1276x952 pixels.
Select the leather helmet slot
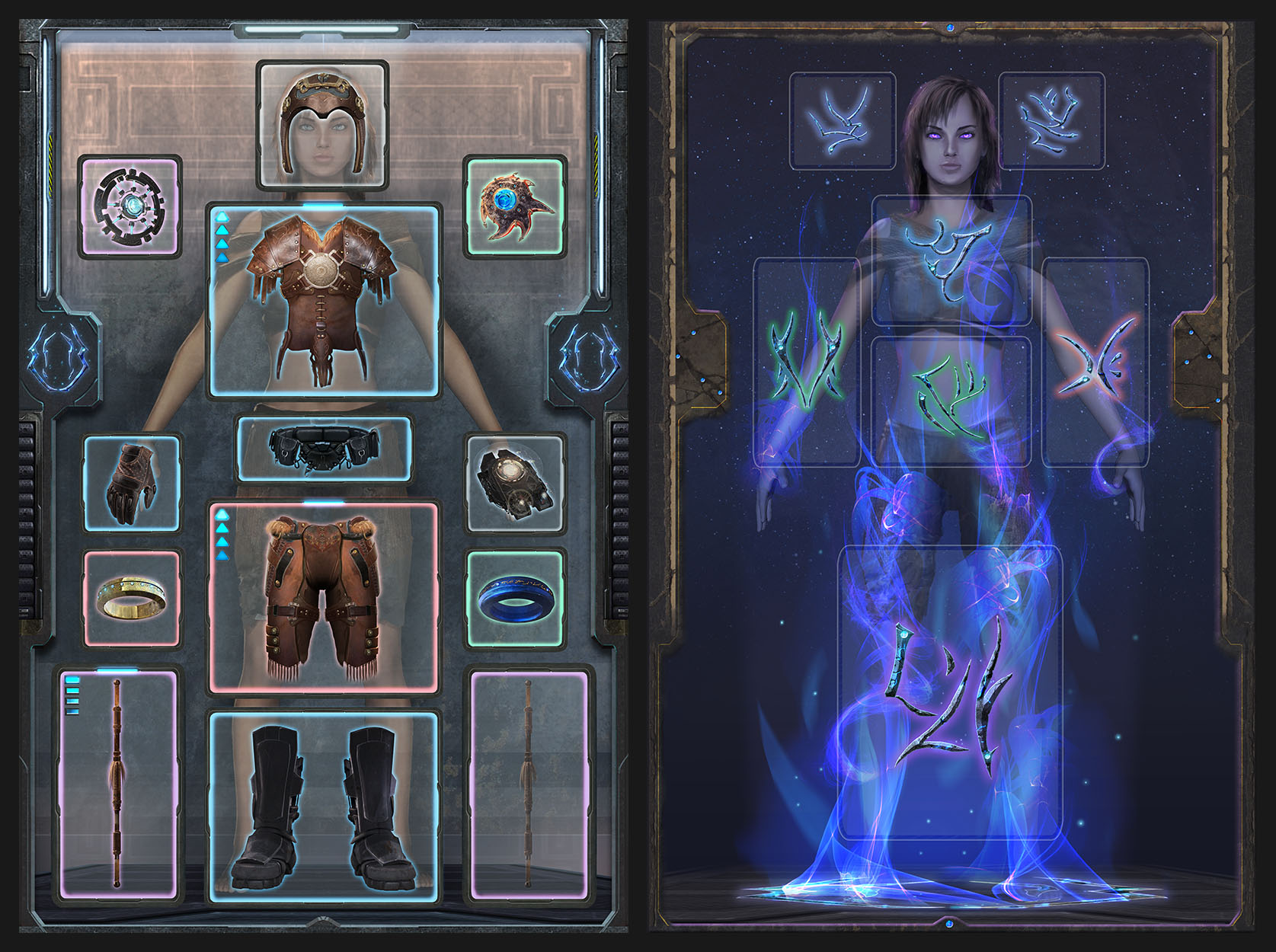(x=322, y=126)
